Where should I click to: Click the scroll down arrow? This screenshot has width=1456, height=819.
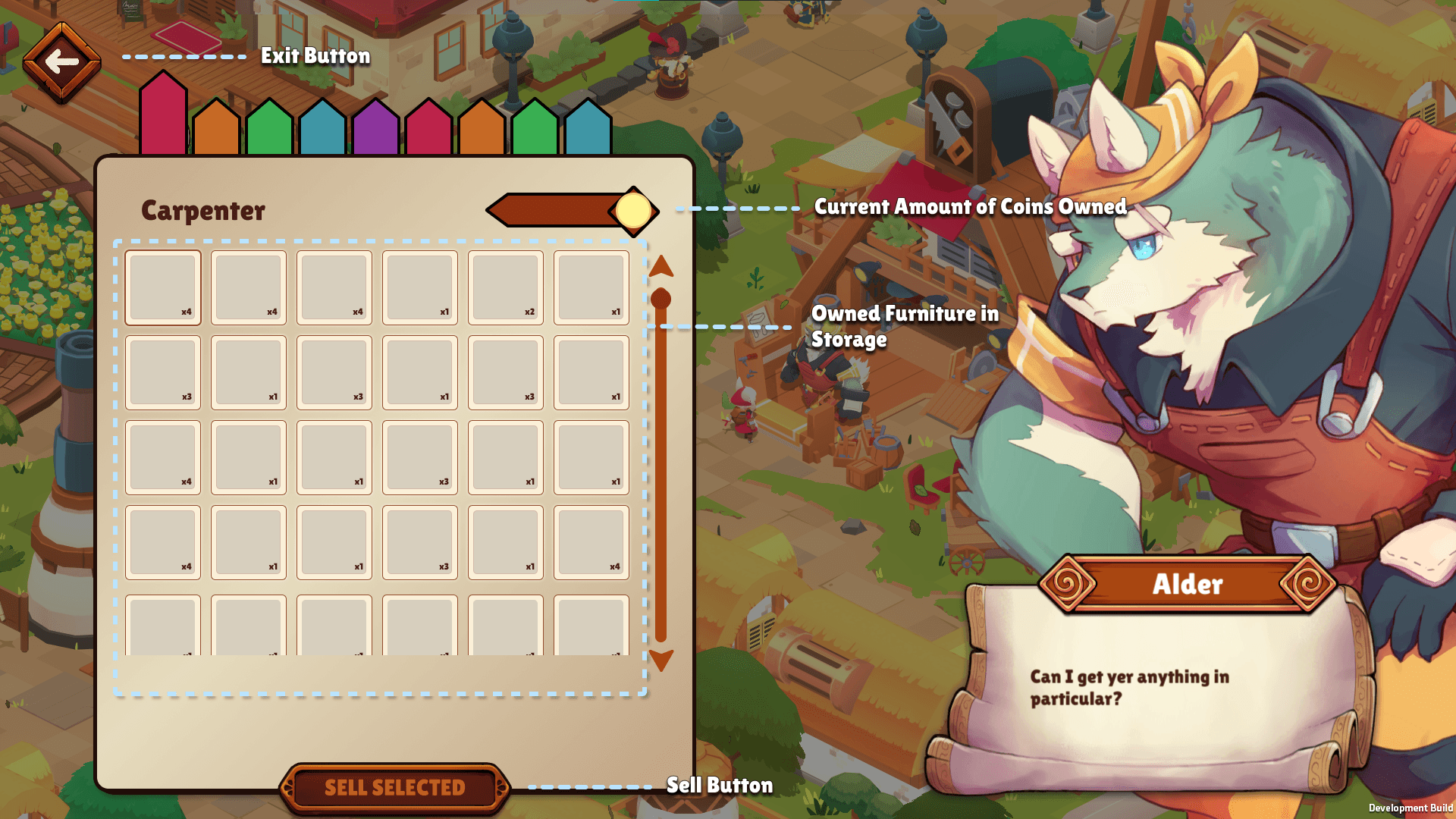pyautogui.click(x=661, y=660)
